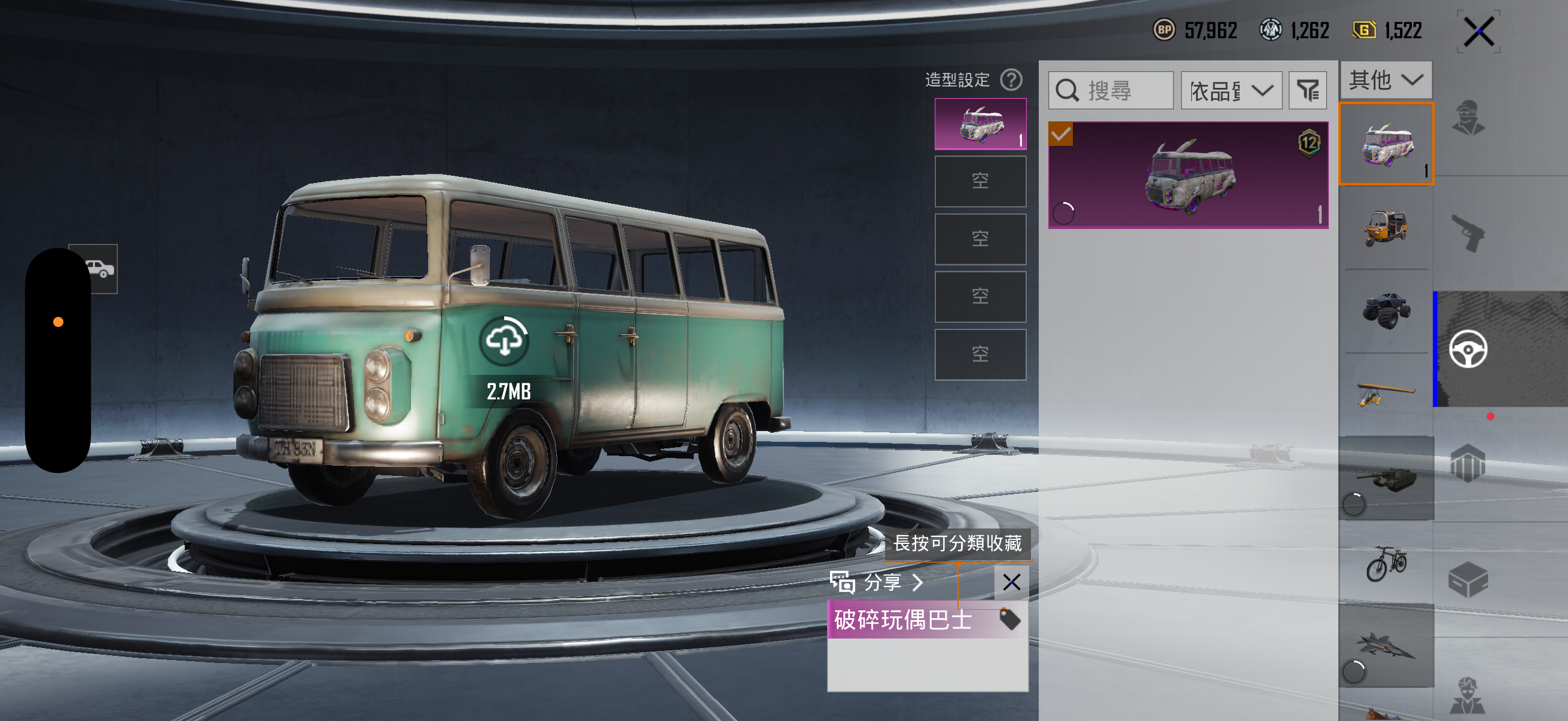Open the steering wheel vehicles tab
This screenshot has height=721, width=1568.
pos(1468,349)
